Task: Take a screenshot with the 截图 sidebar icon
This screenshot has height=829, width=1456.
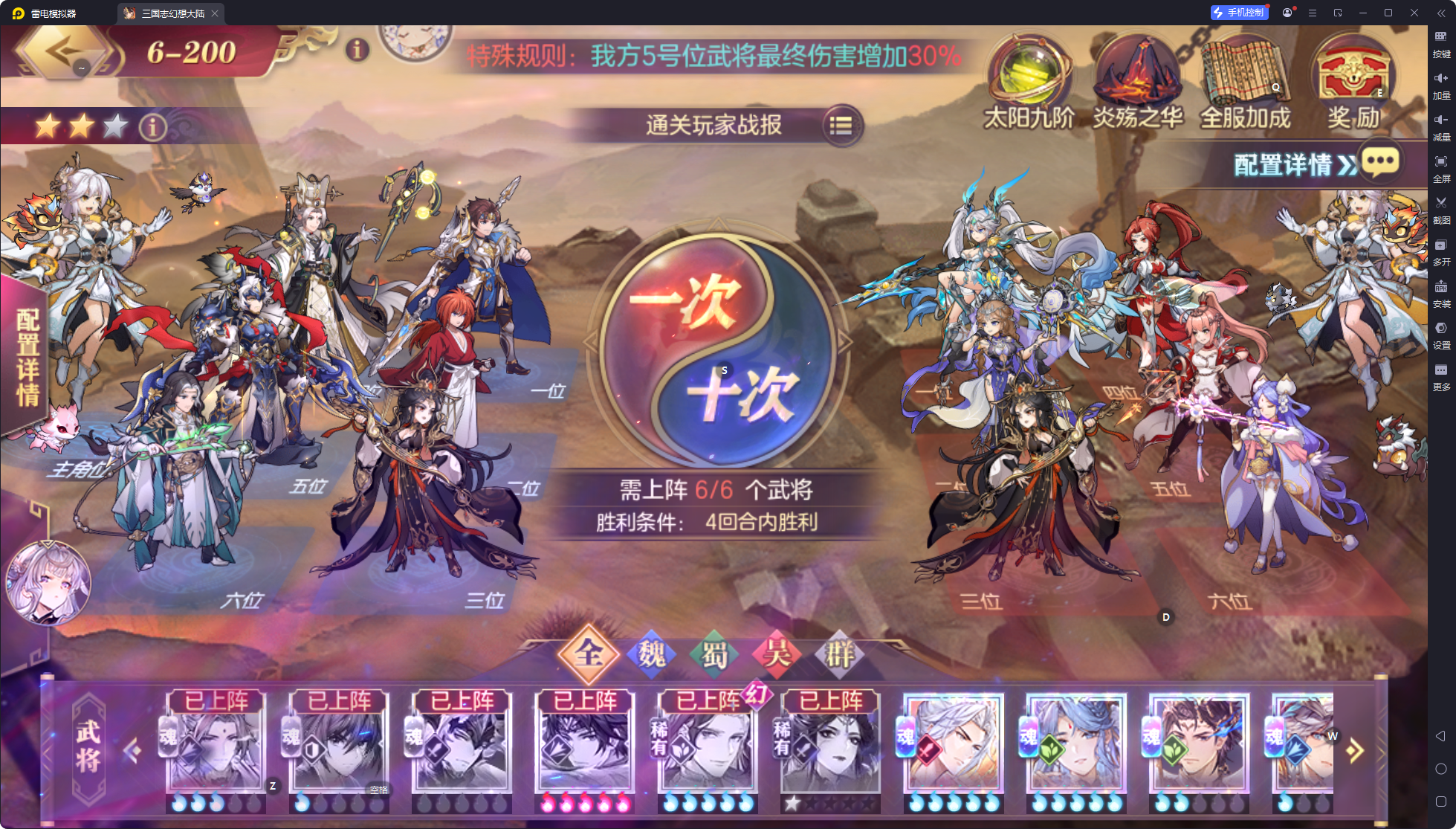Action: [x=1440, y=202]
